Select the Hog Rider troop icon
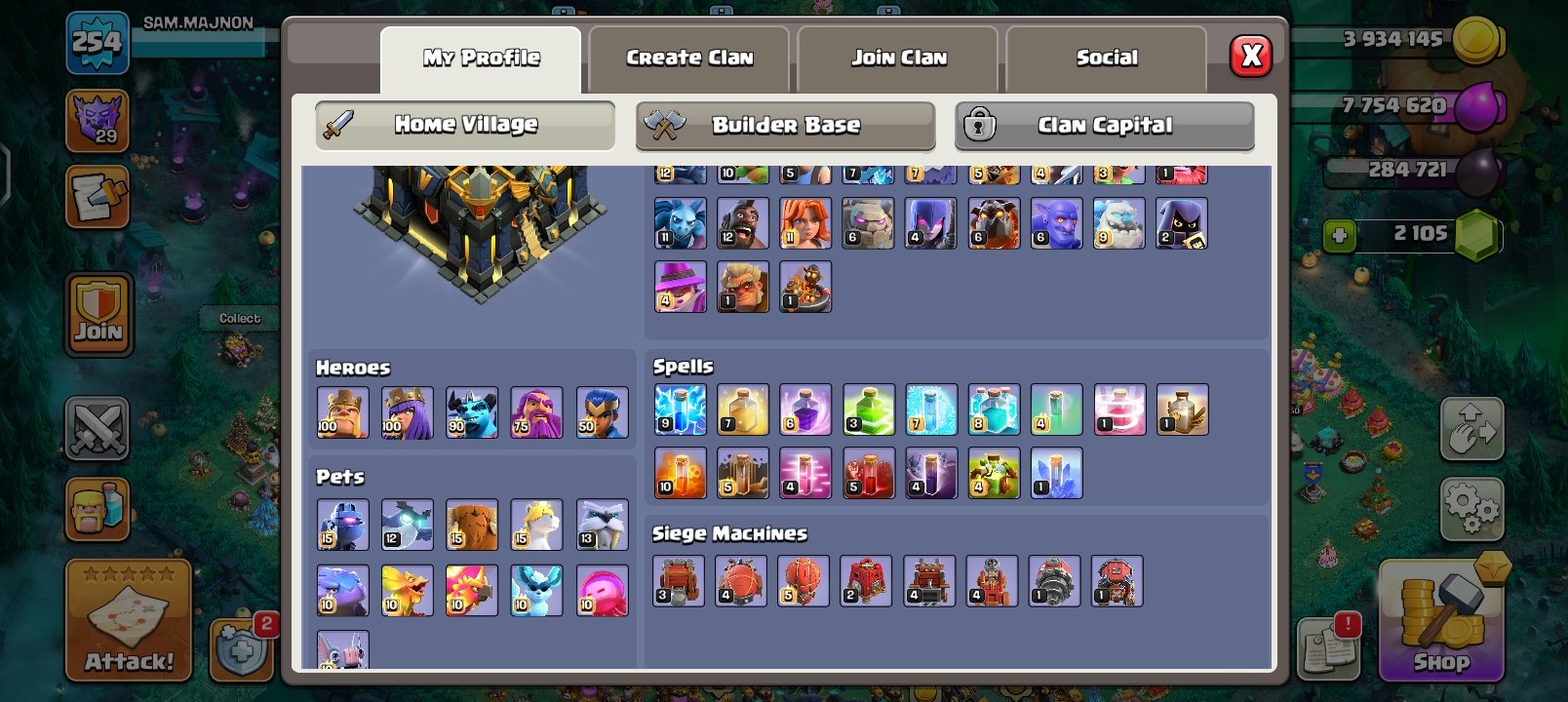 click(742, 222)
